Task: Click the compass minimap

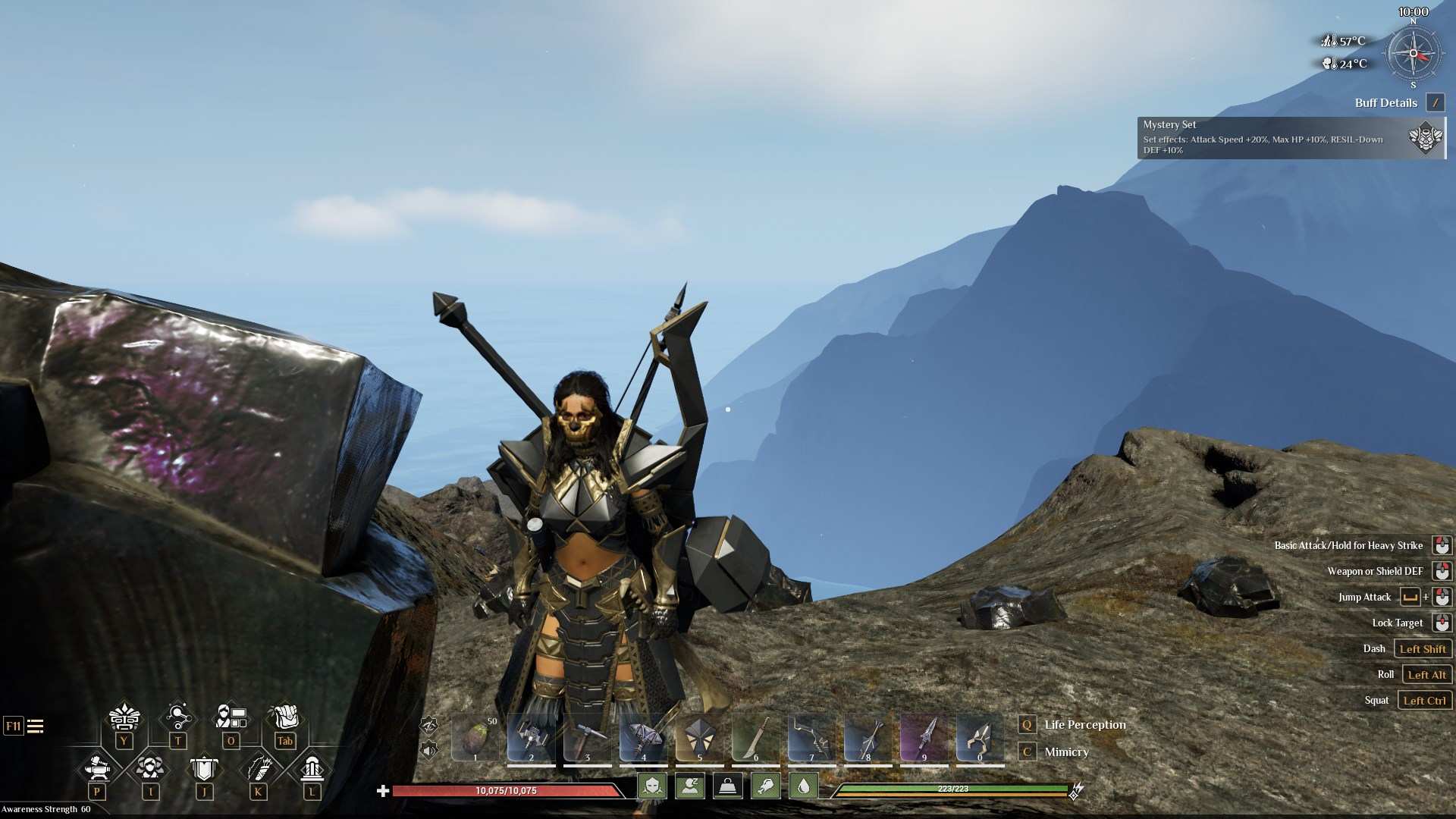Action: pos(1413,54)
